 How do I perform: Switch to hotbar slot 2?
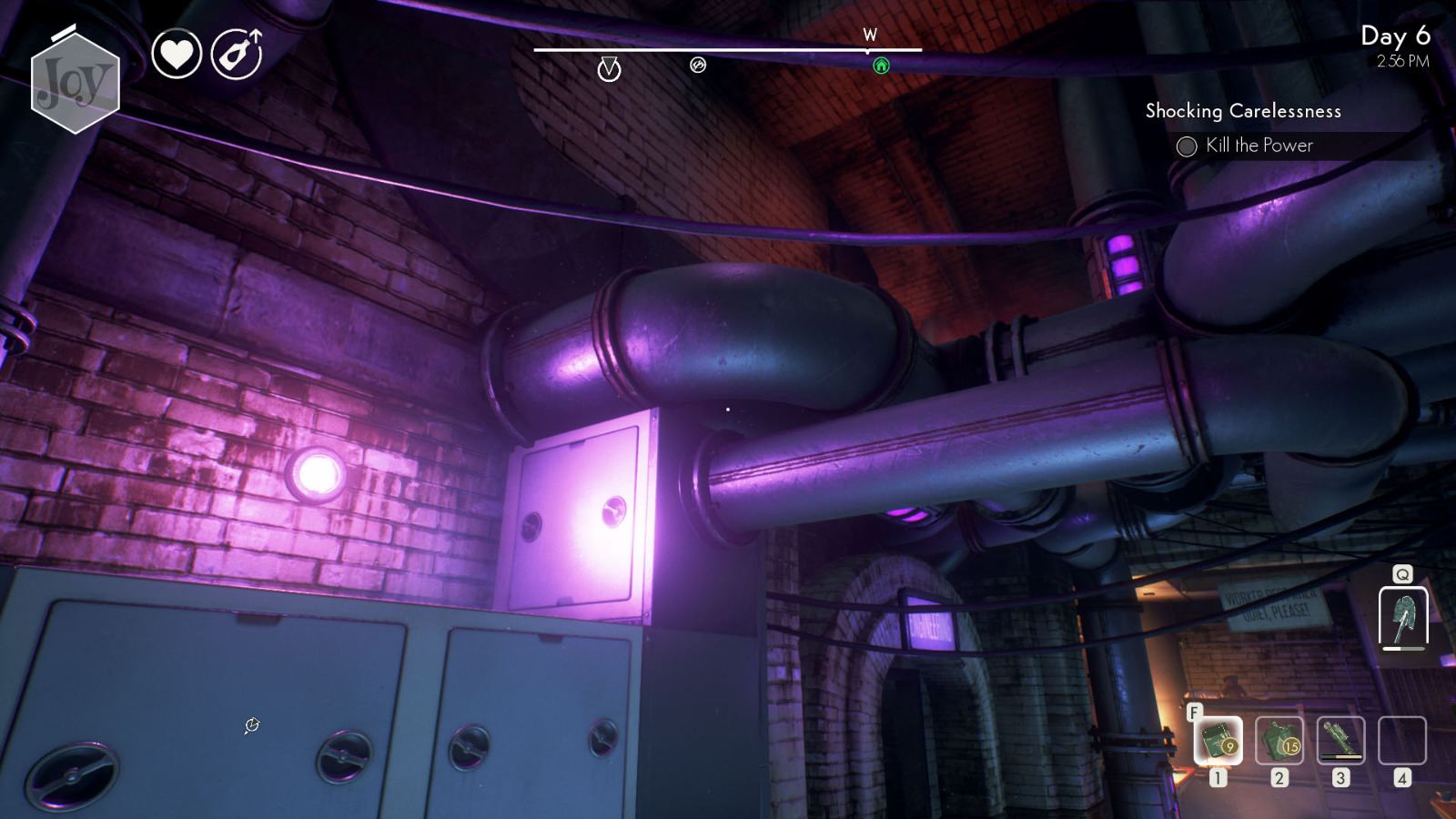tap(1279, 742)
